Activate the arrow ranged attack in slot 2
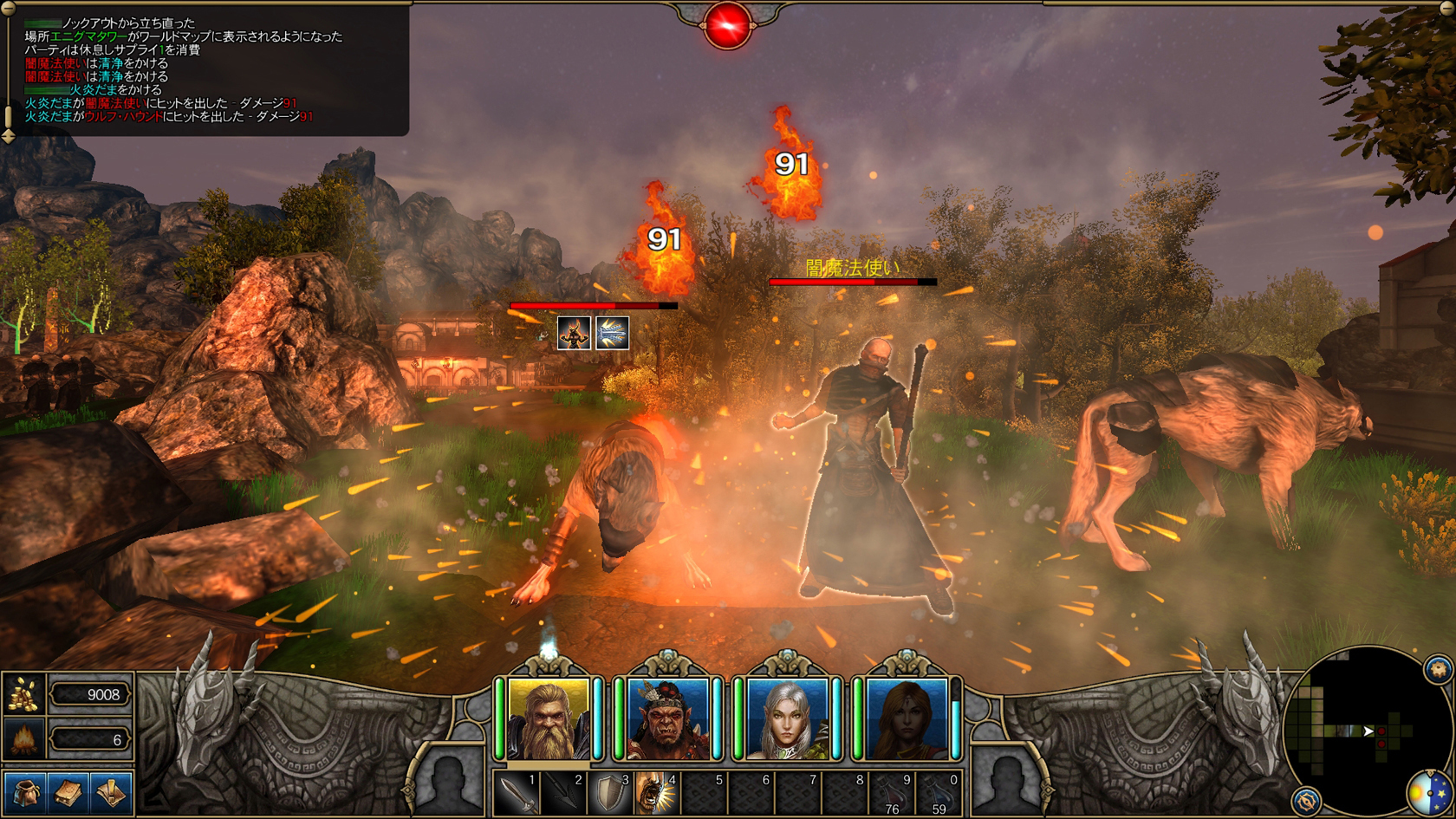 pos(564,793)
